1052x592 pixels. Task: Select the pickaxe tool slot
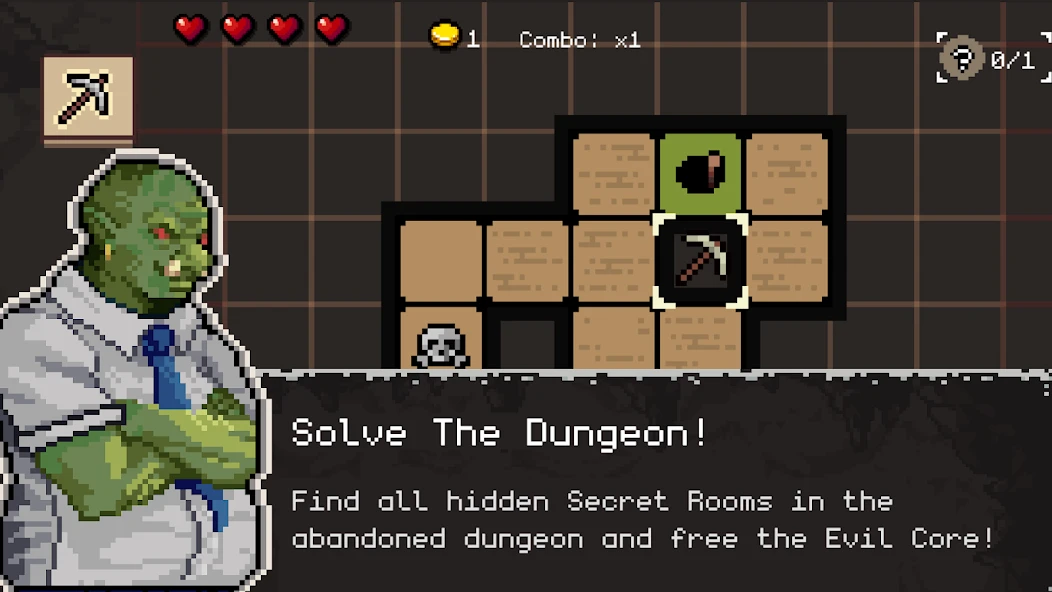(87, 98)
